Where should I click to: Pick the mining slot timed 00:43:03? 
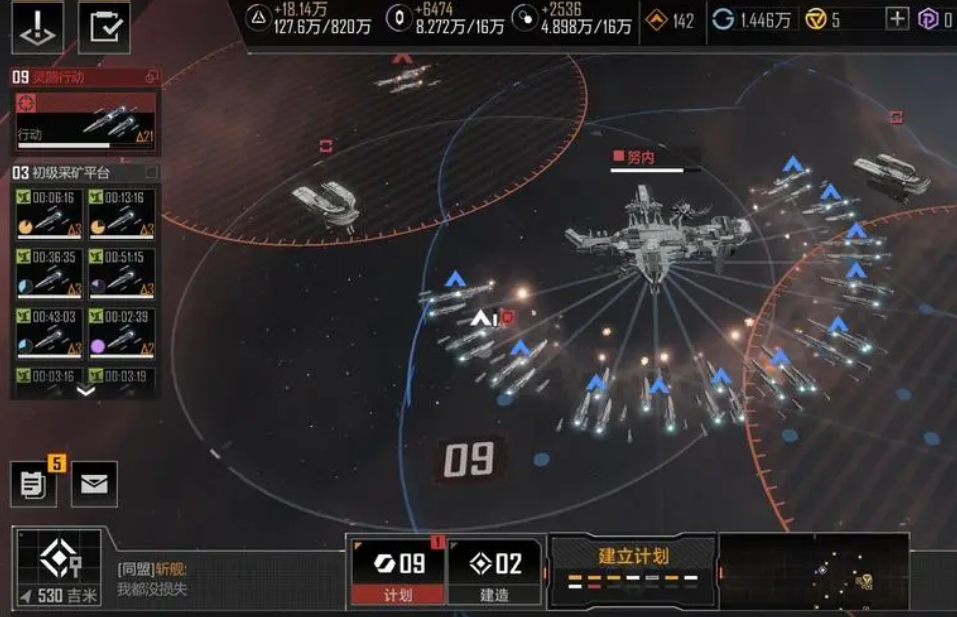click(49, 330)
